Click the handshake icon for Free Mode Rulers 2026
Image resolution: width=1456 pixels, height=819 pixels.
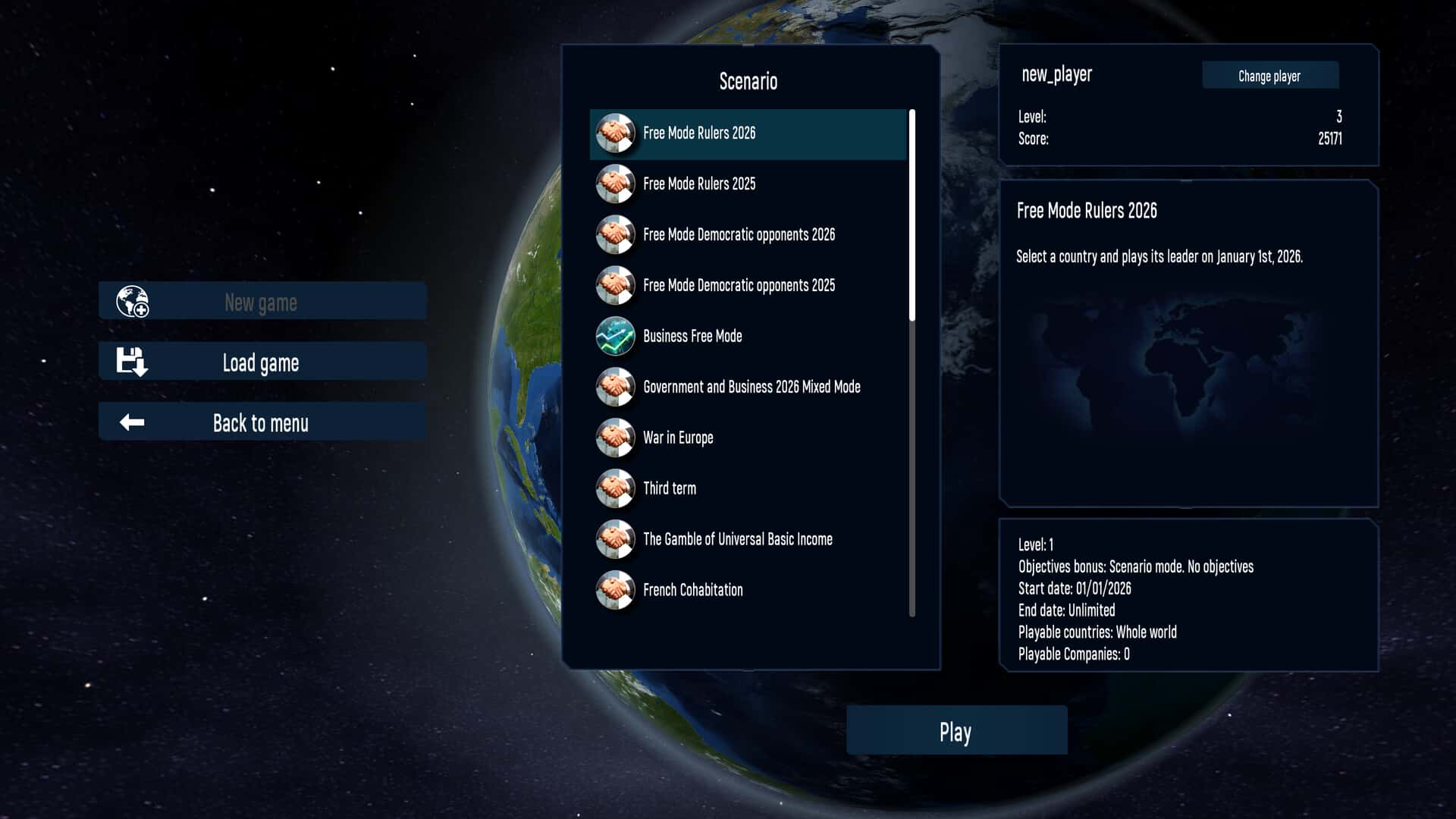coord(616,133)
